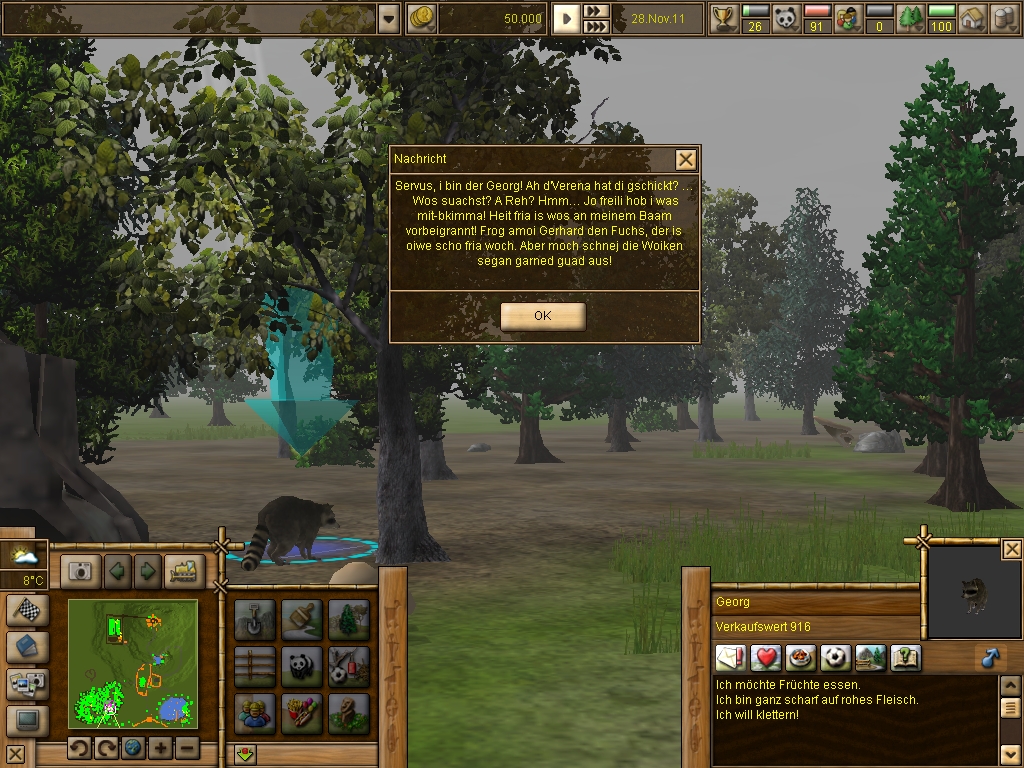Open the shovel terrain build category

point(254,619)
